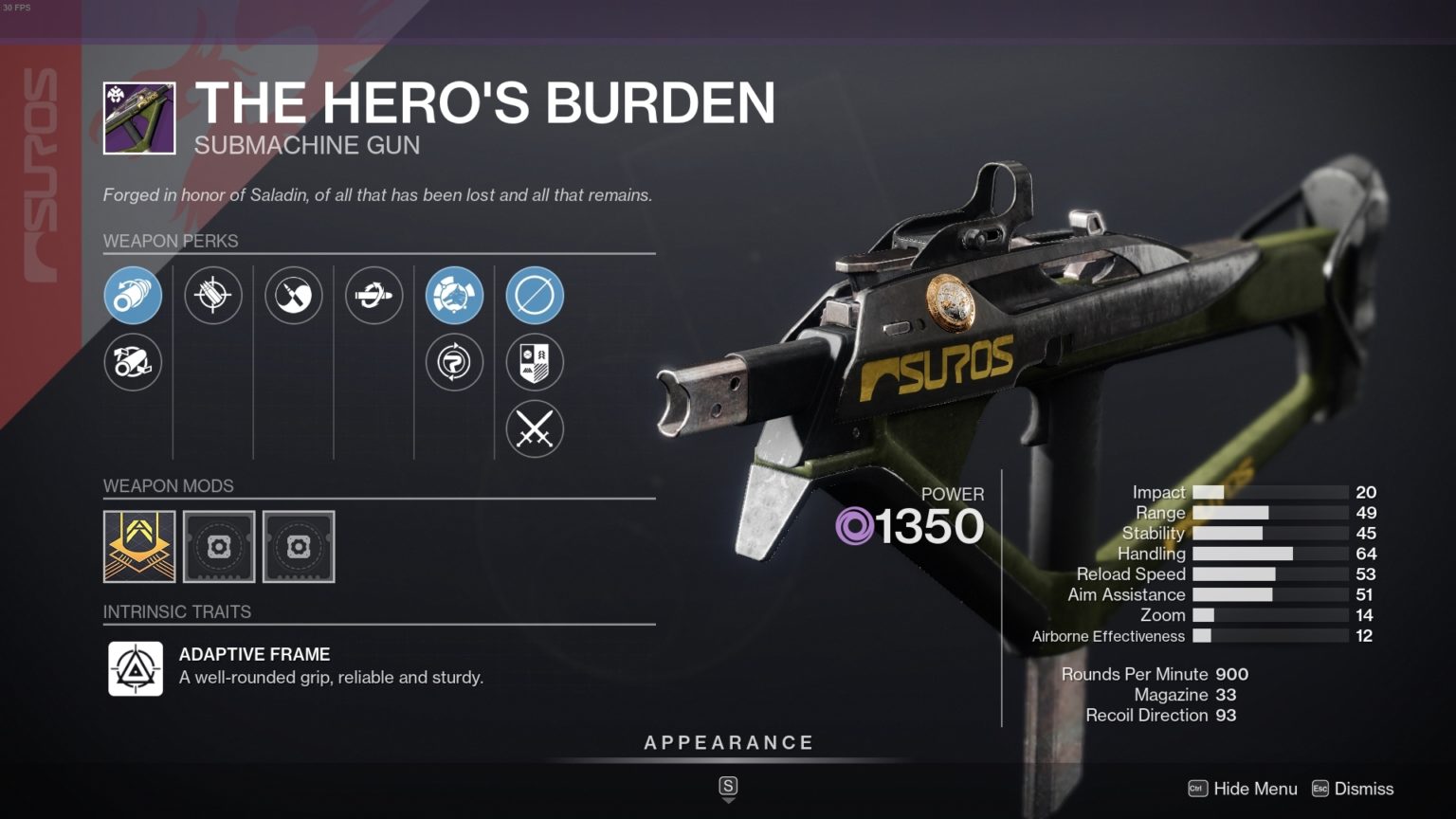Click the Hero's Burden weapon thumbnail
Image resolution: width=1456 pixels, height=819 pixels.
[139, 118]
